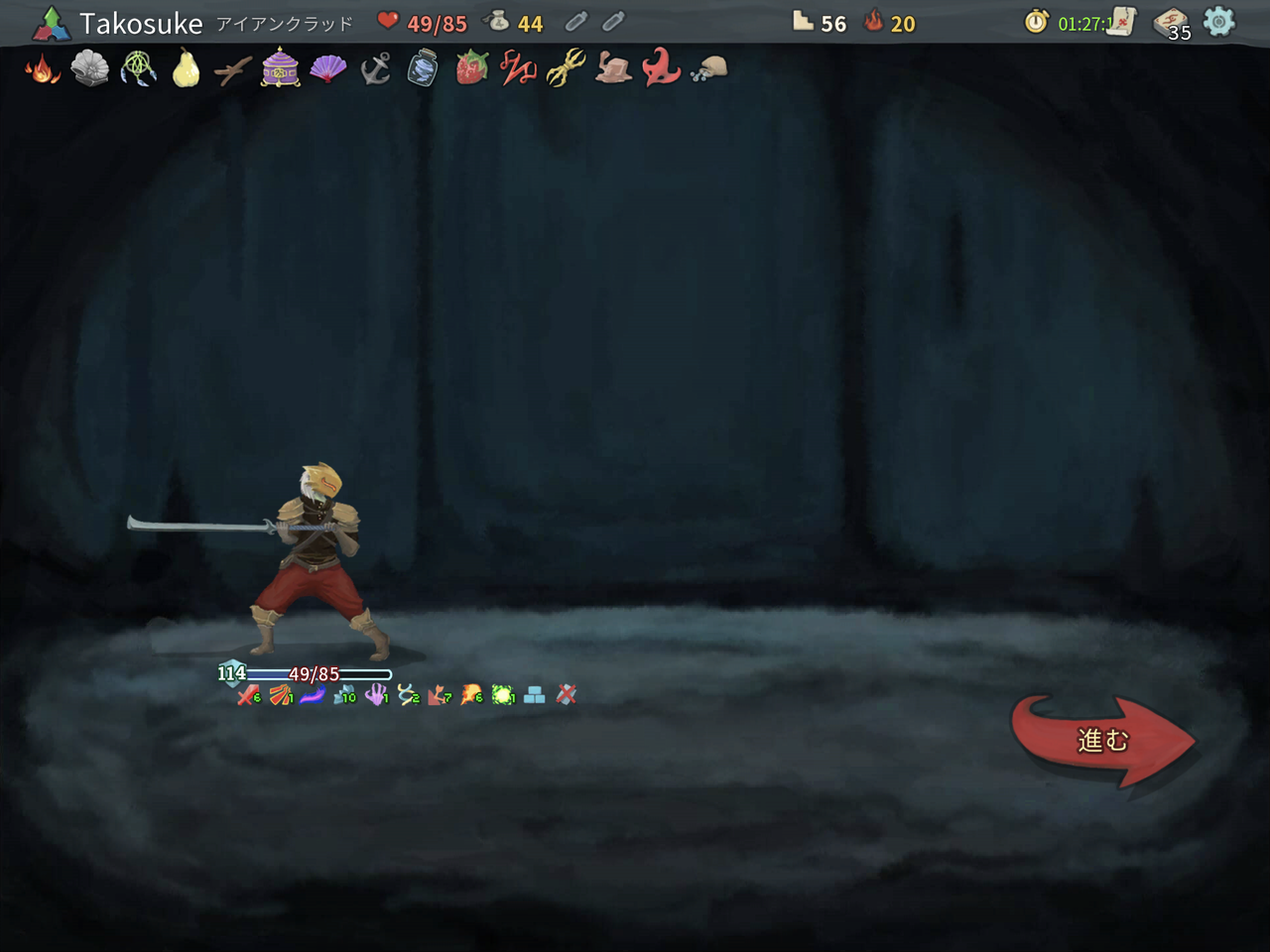This screenshot has height=952, width=1270.
Task: Inspect the Dream Catcher relic
Action: tap(138, 69)
